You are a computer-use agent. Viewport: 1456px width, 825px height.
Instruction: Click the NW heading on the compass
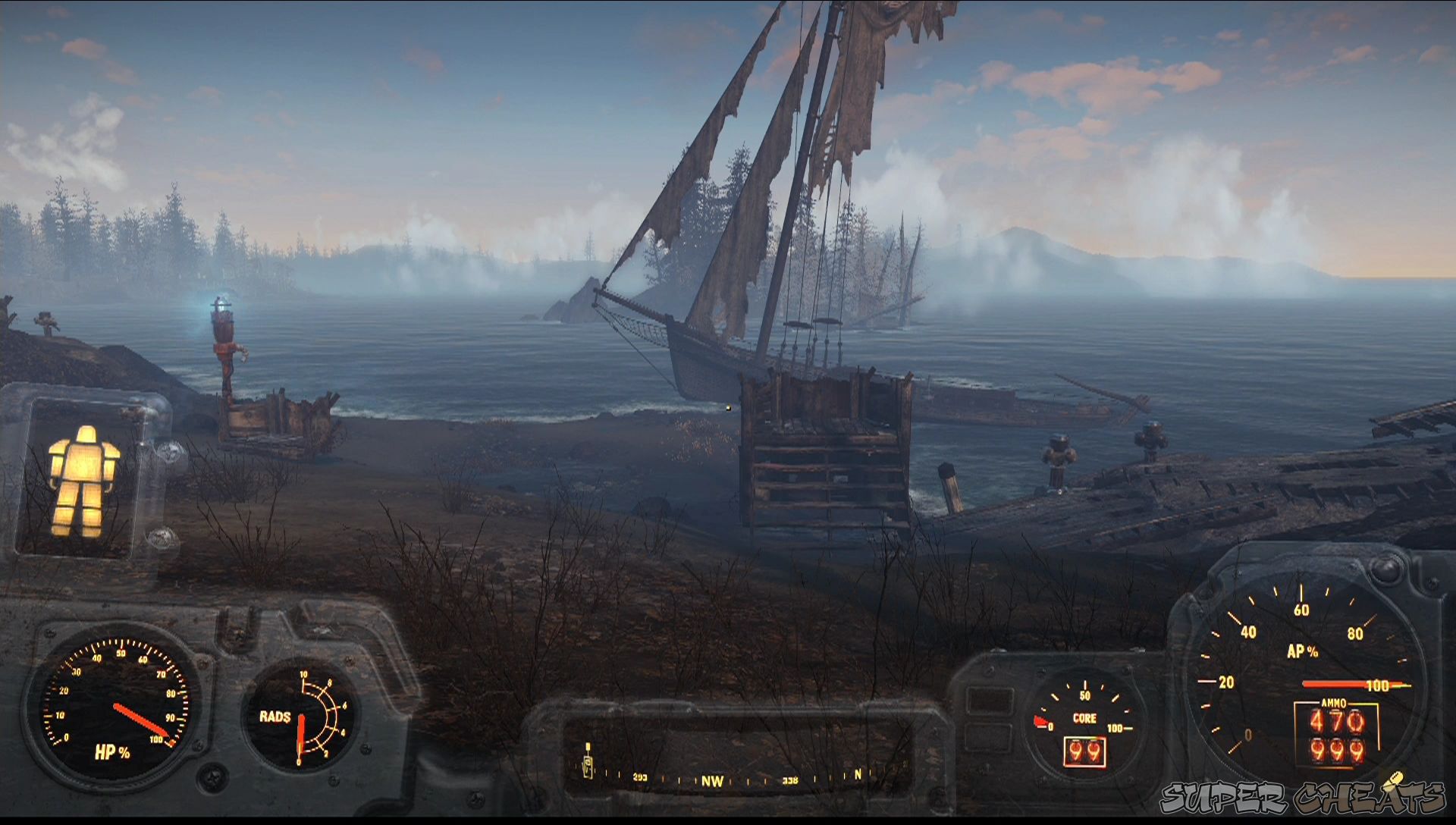[713, 780]
